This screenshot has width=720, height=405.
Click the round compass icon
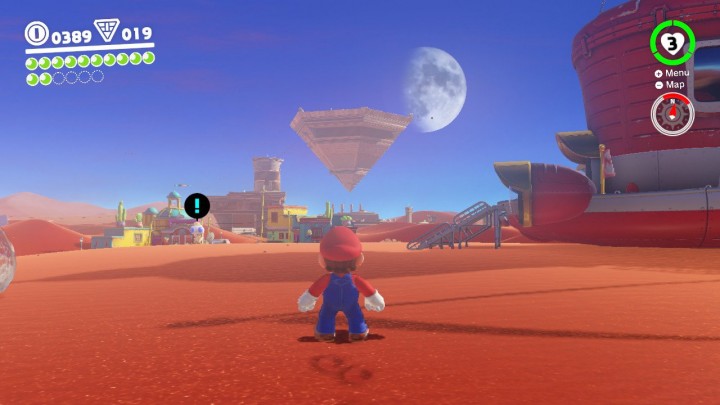[672, 114]
